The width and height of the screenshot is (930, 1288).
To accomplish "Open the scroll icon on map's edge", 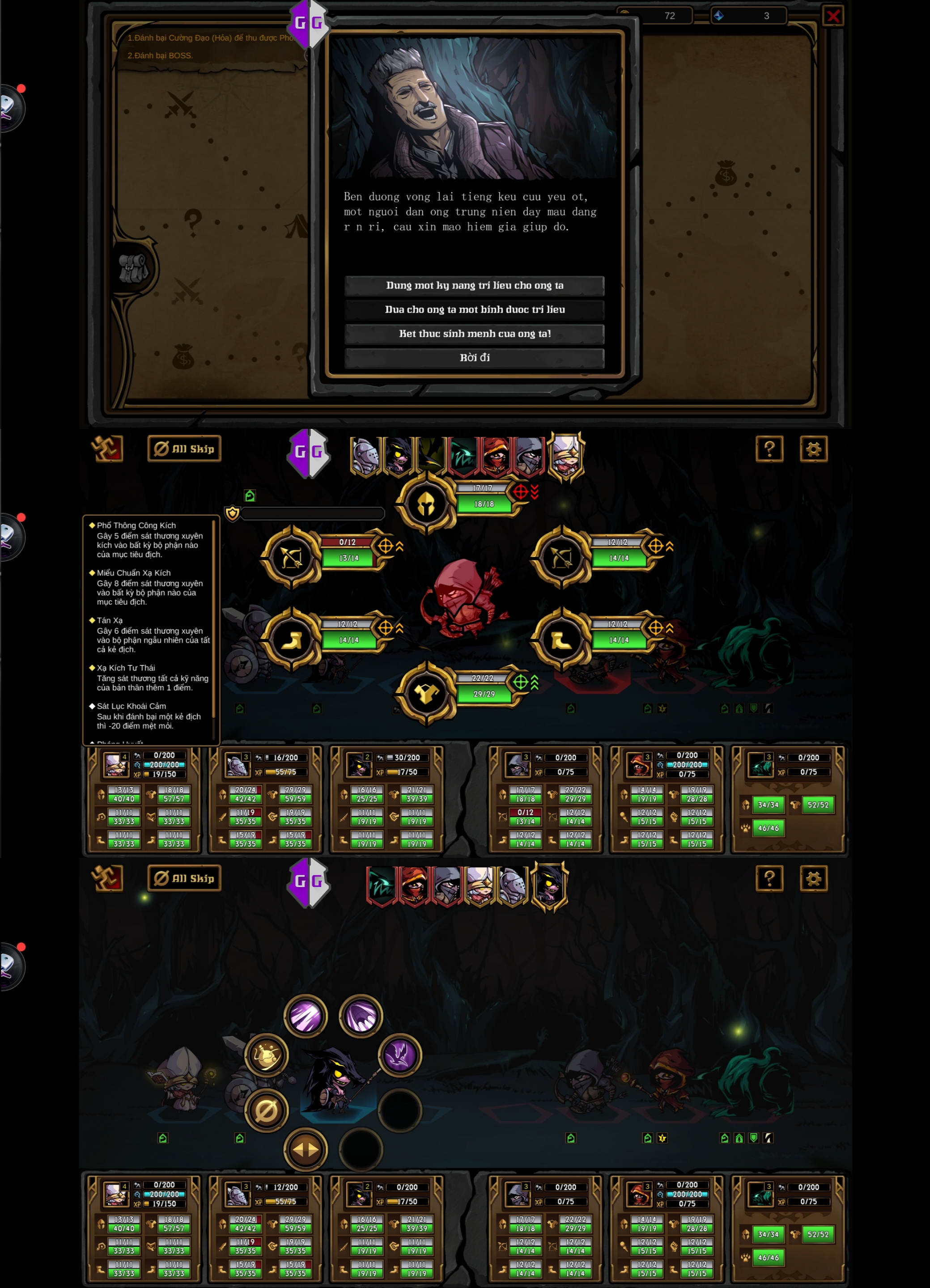I will click(x=134, y=268).
